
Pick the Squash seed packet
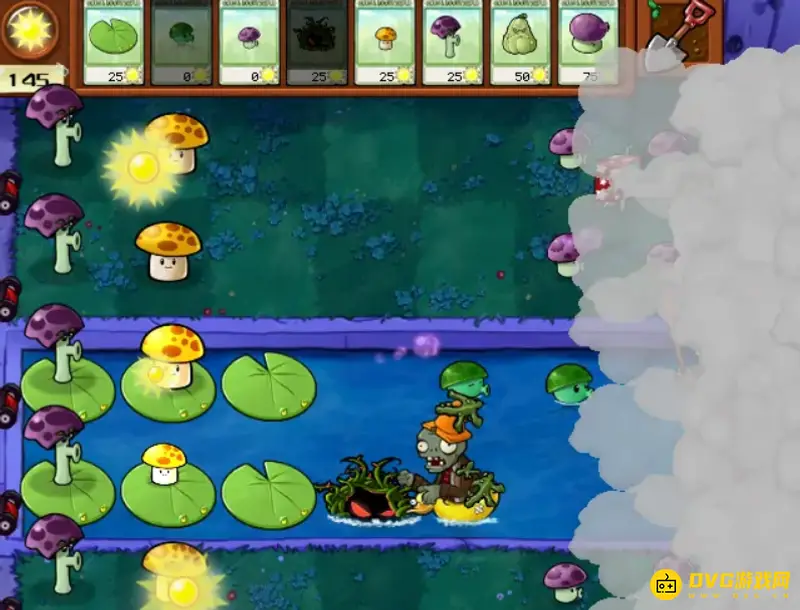pos(521,40)
